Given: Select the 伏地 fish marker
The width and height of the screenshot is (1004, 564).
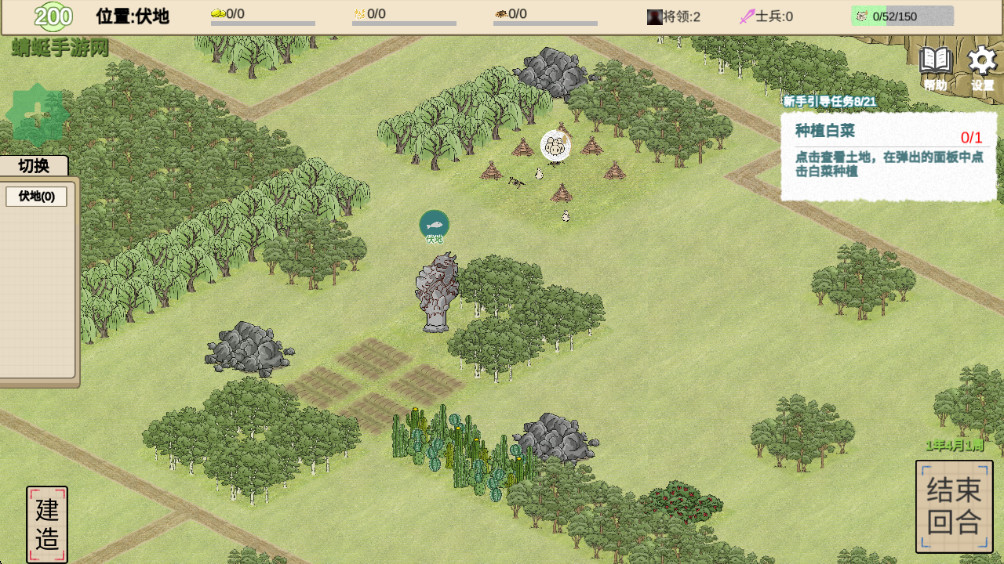Looking at the screenshot, I should pos(434,225).
